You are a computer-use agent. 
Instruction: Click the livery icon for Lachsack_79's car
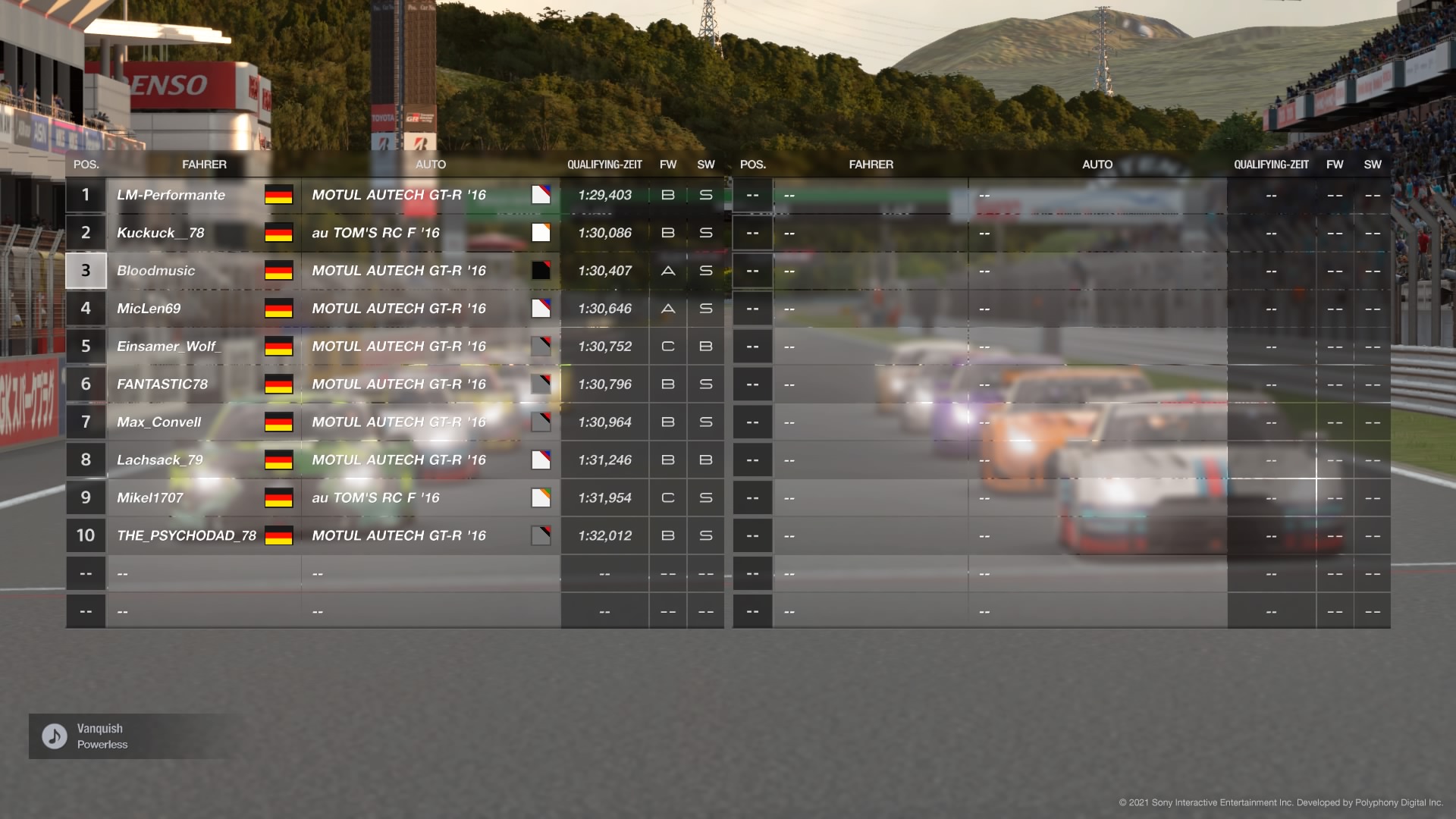tap(541, 460)
